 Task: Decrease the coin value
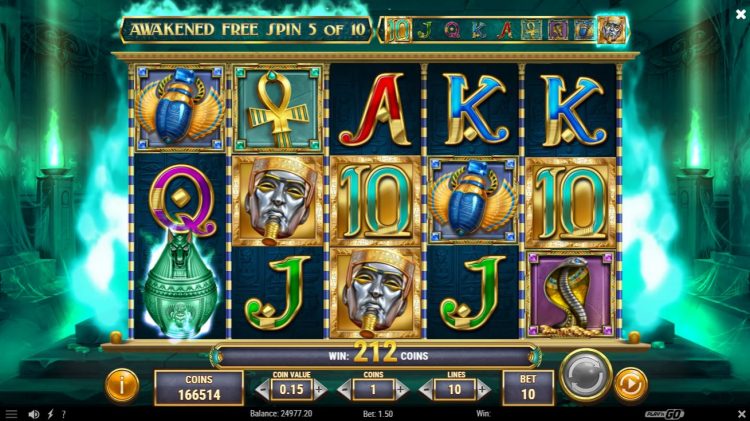pos(264,389)
